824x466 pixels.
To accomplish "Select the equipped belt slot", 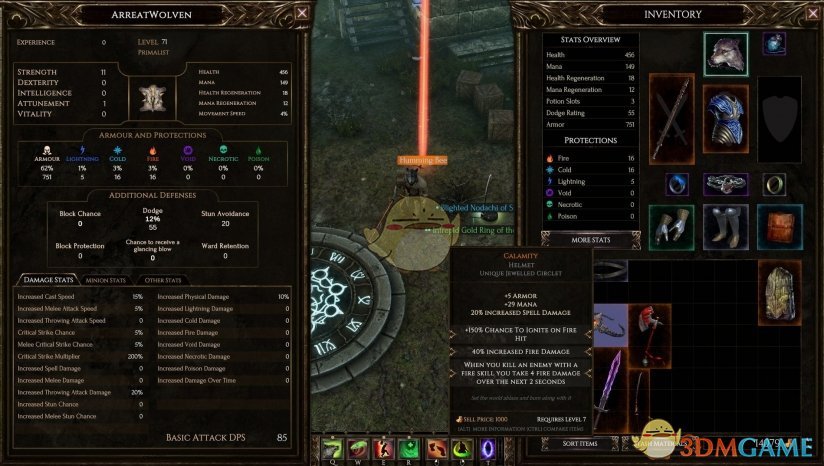I will 725,184.
